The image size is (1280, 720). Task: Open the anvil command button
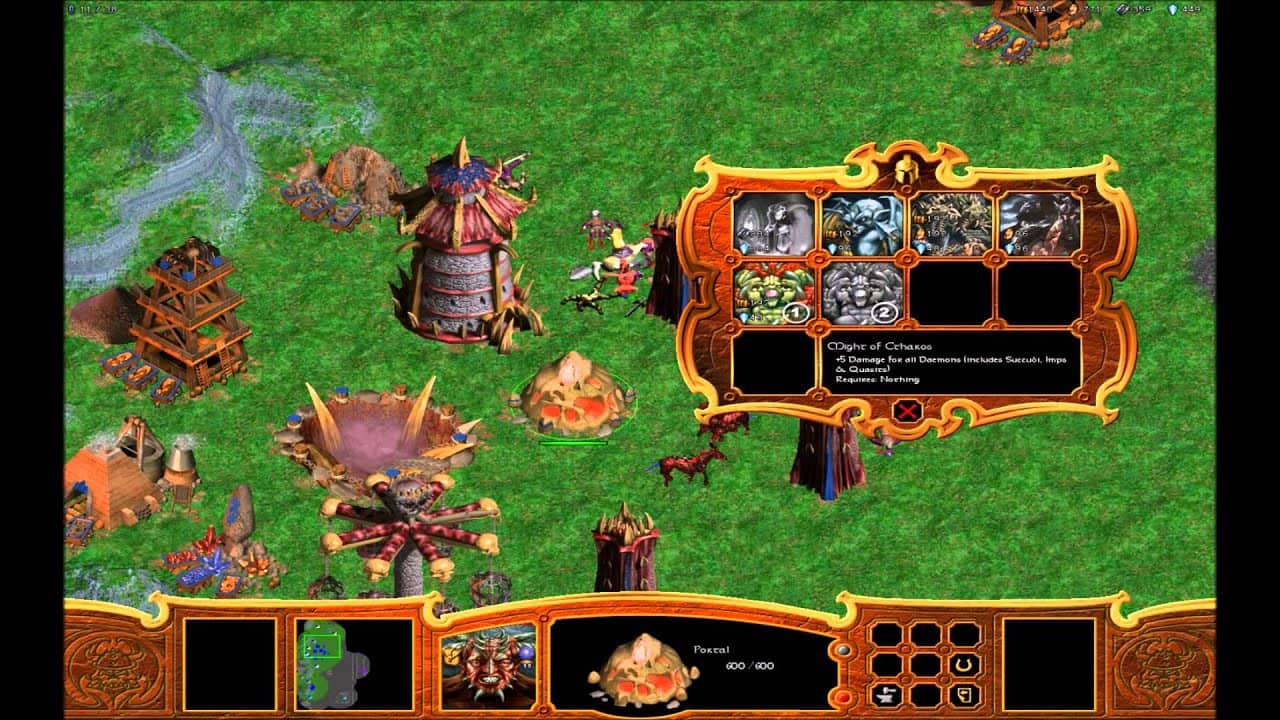(x=885, y=695)
